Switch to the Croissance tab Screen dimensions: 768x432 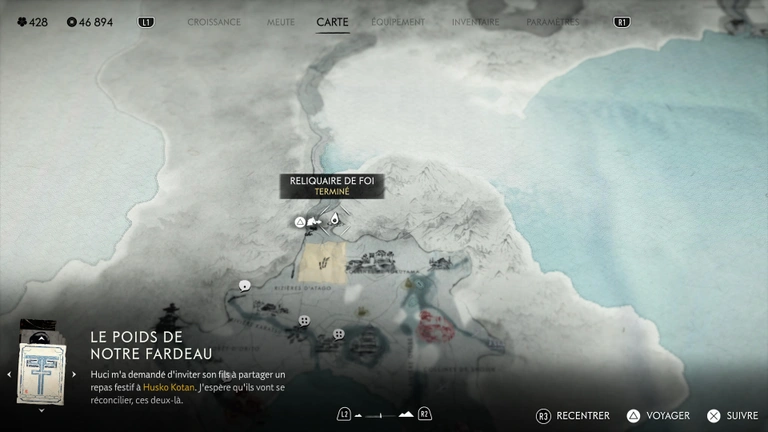click(x=214, y=21)
